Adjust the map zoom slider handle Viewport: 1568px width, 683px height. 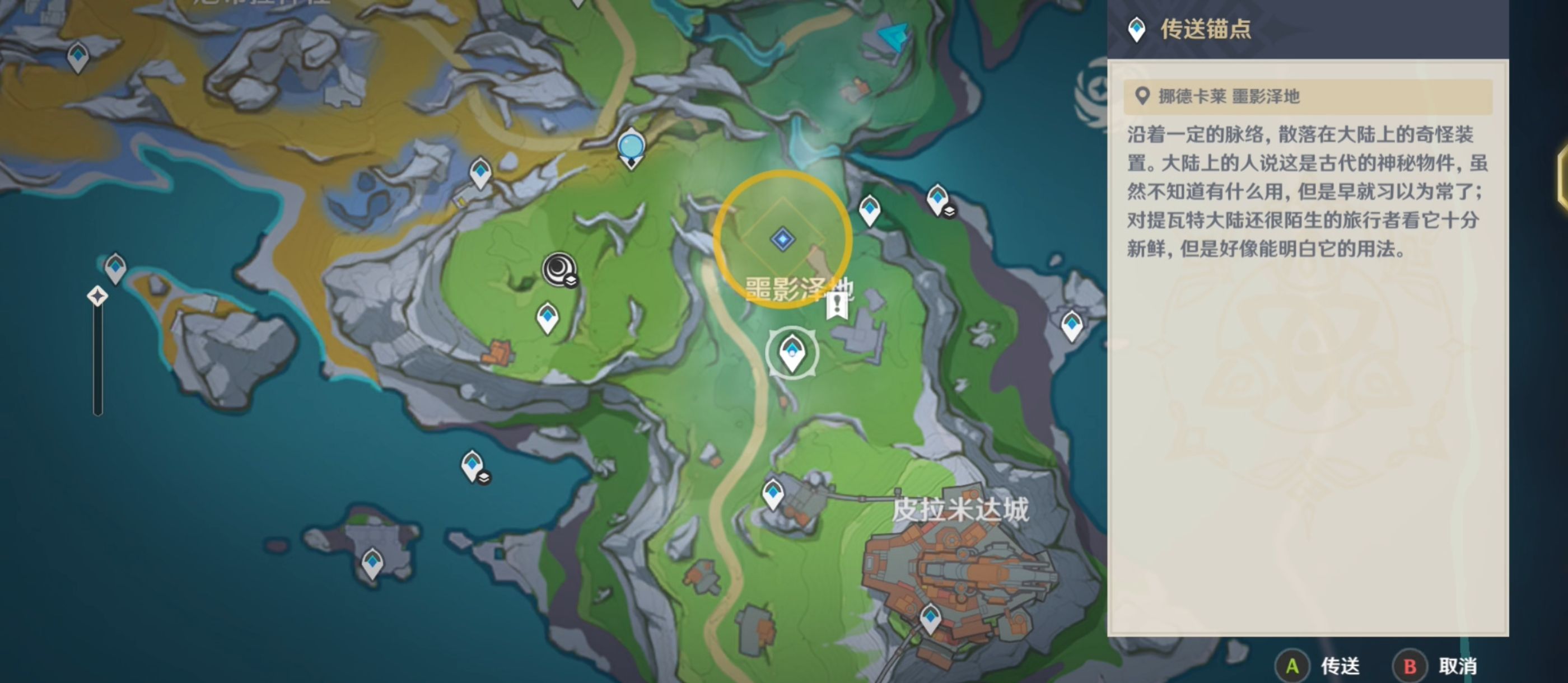[x=97, y=297]
